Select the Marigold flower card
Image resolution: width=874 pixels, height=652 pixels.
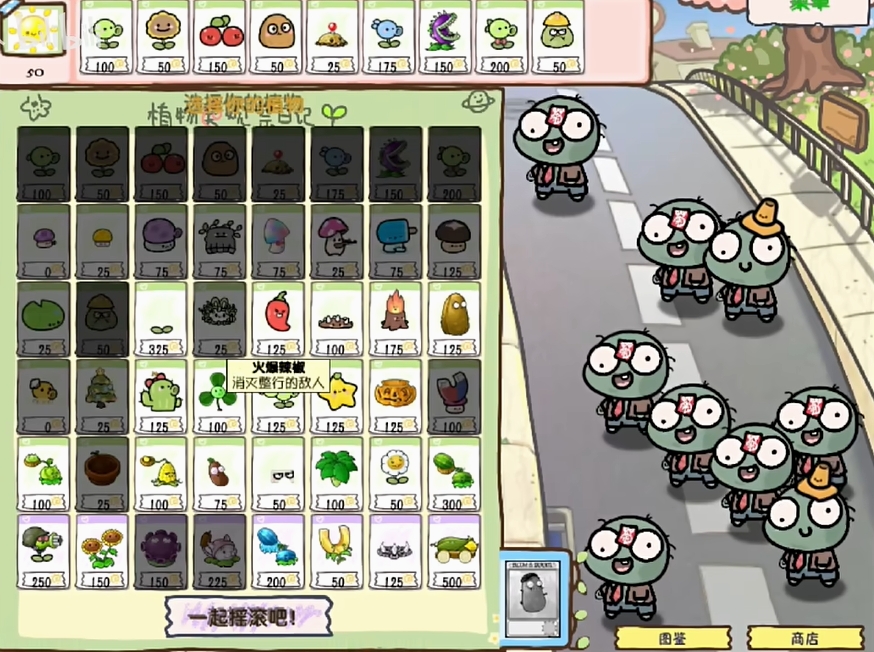pos(394,473)
